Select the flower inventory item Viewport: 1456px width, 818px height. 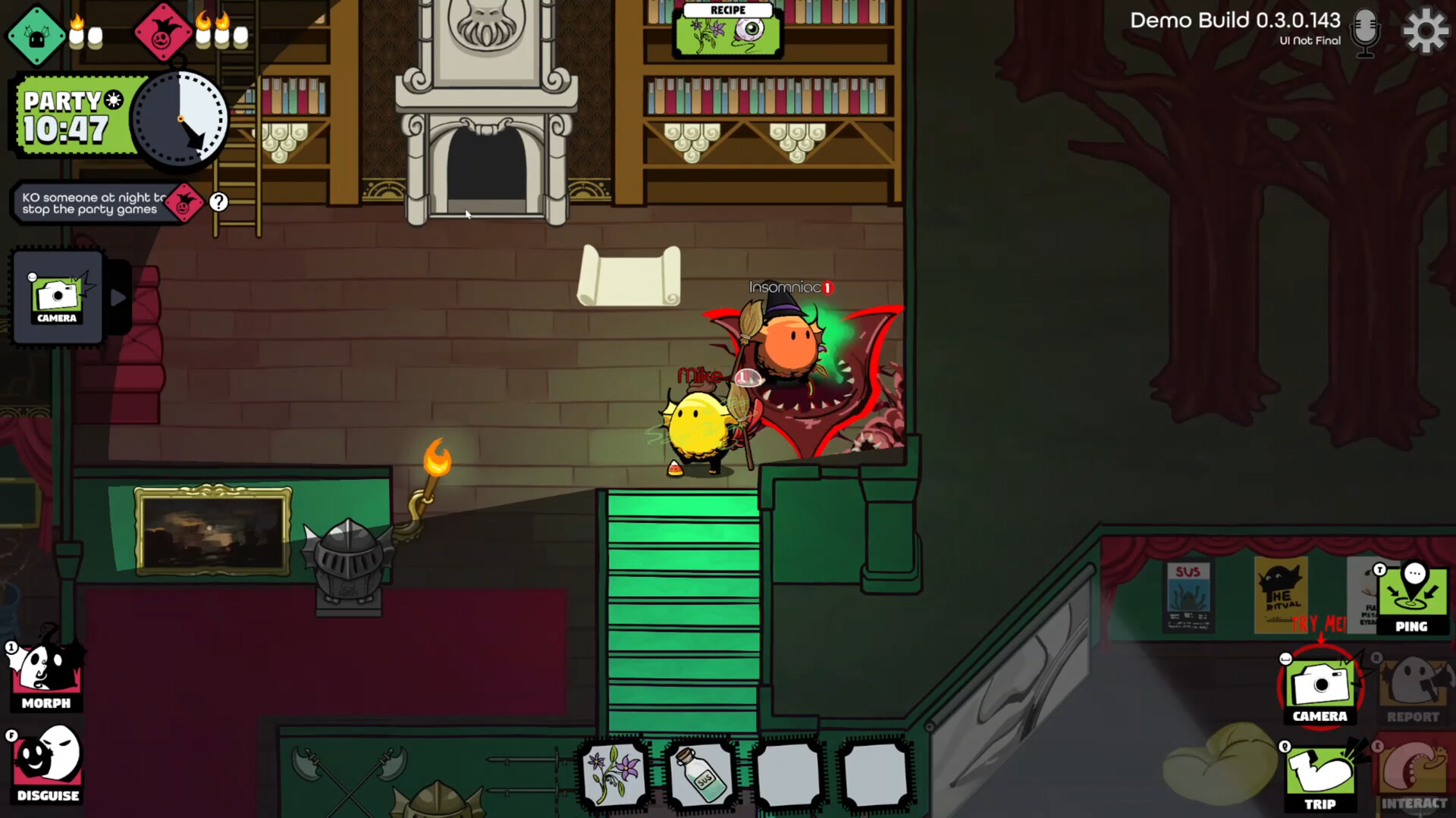tap(613, 775)
